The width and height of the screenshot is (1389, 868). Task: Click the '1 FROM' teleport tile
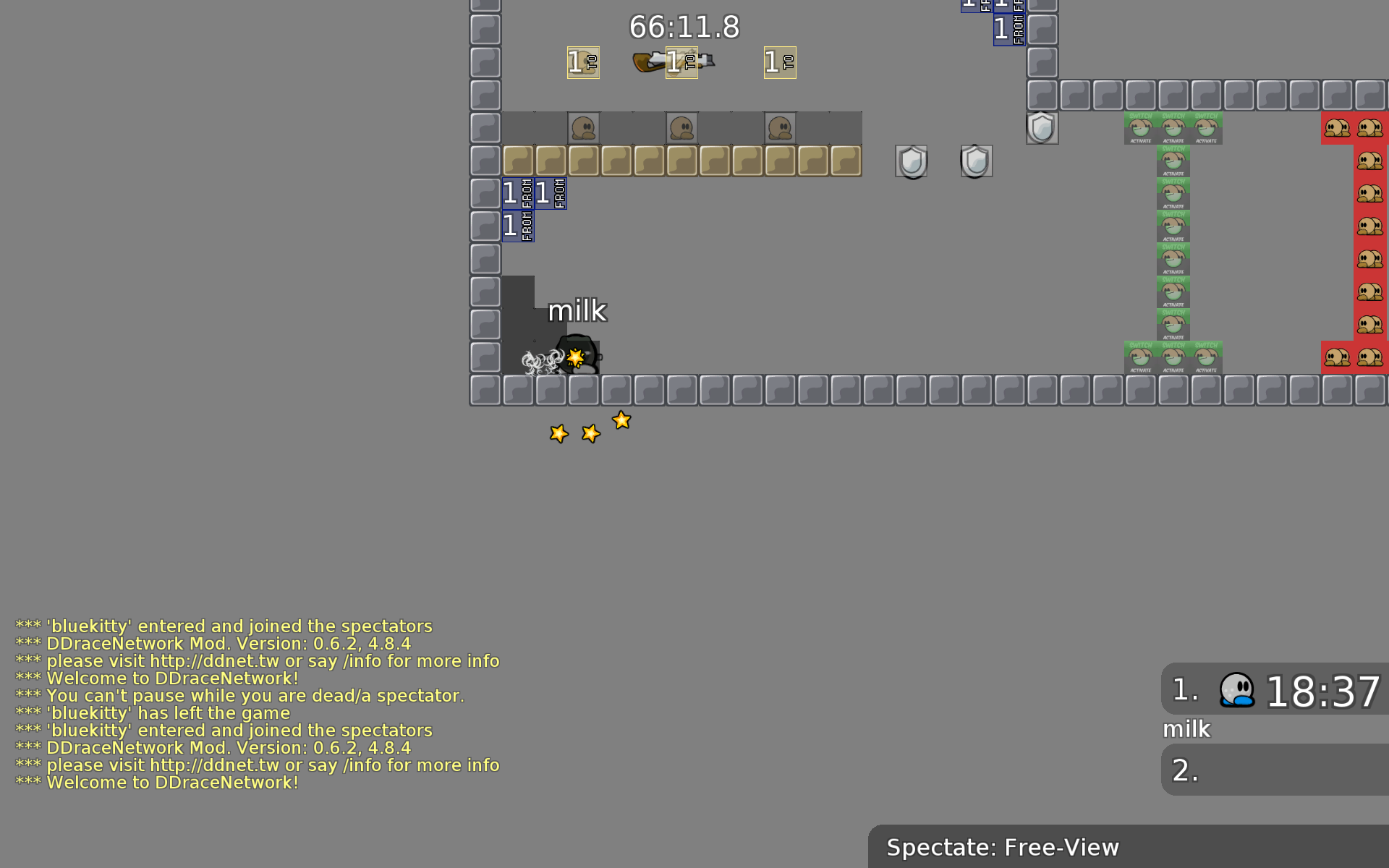tap(517, 193)
